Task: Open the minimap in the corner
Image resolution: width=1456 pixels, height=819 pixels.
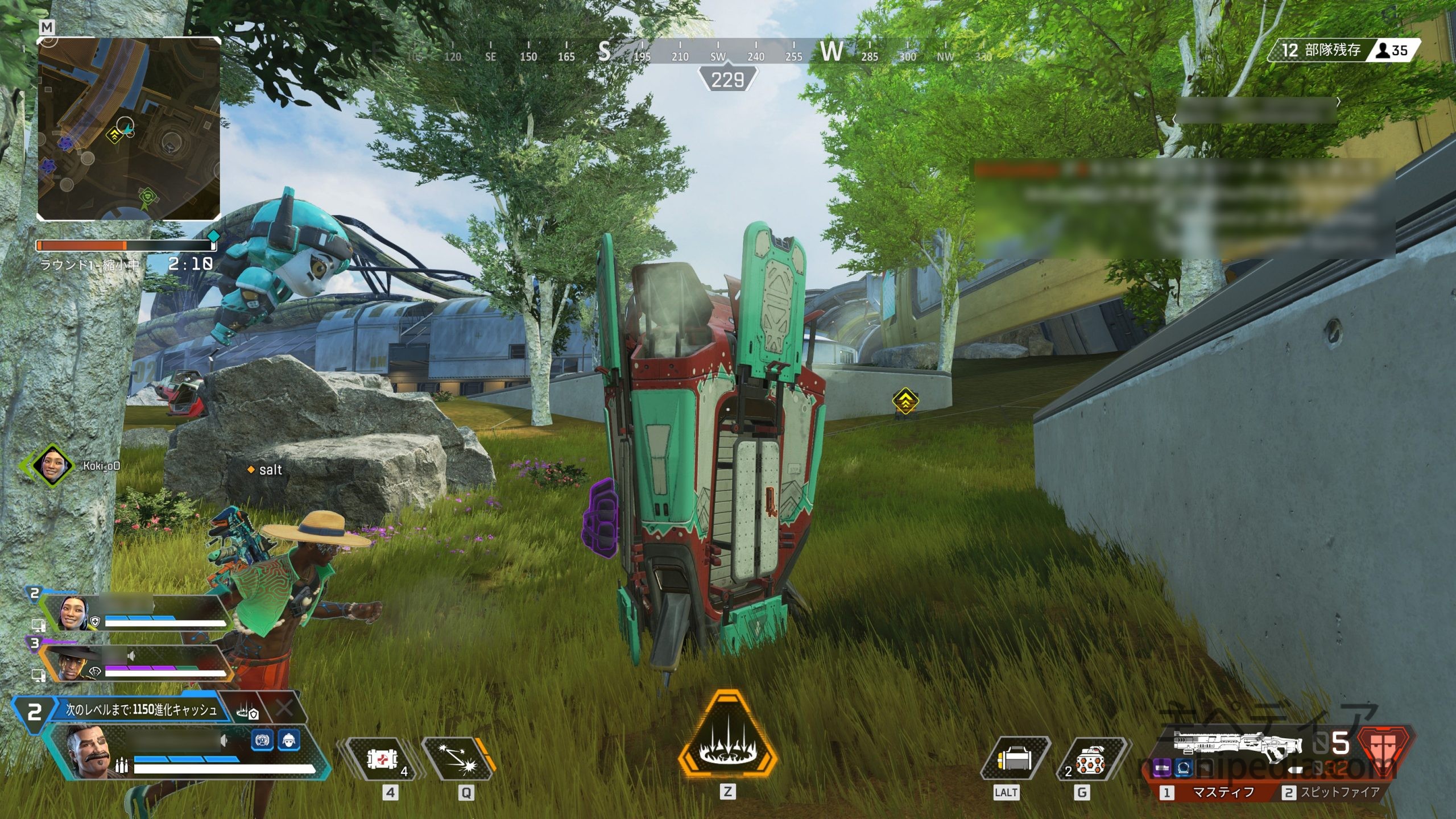Action: pos(129,129)
